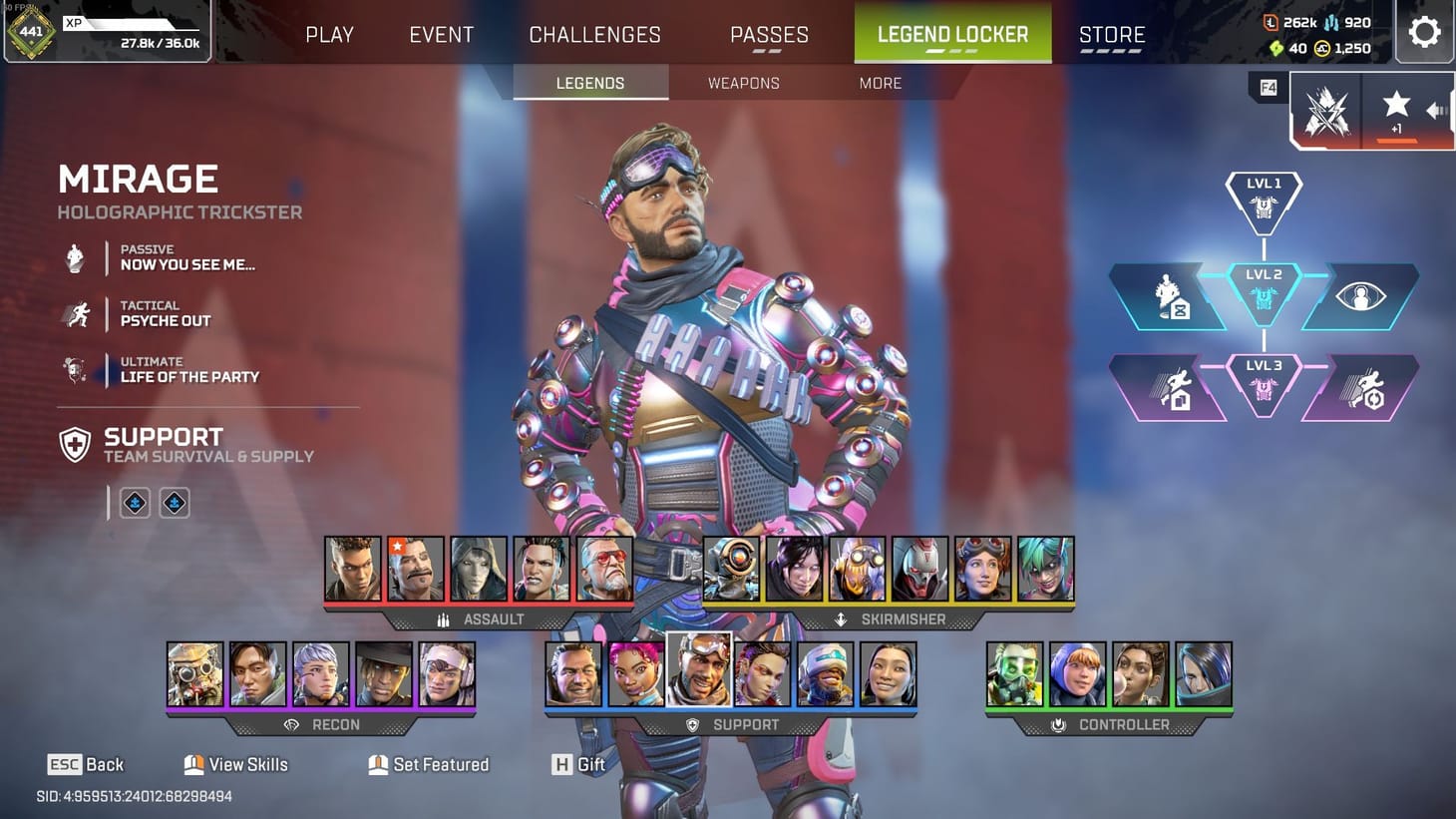Choose the eye perk on the LVL 2 tier

click(1360, 295)
